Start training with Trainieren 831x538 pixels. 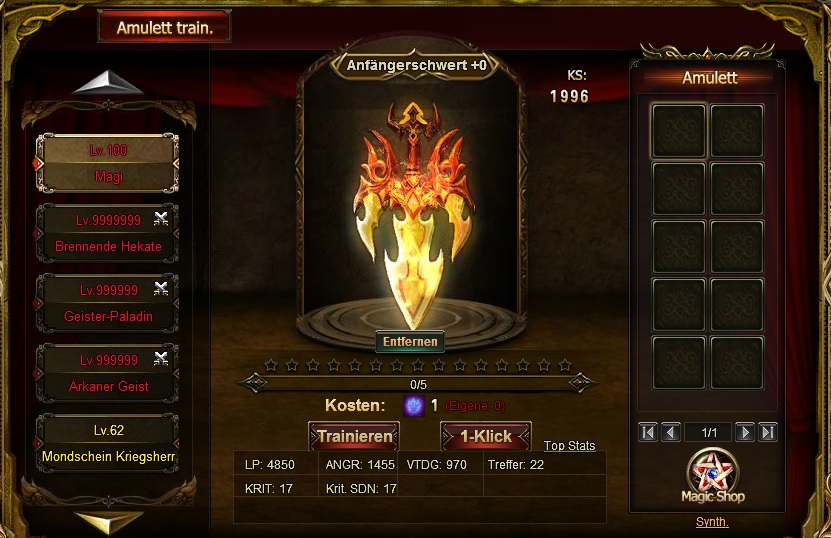(354, 437)
